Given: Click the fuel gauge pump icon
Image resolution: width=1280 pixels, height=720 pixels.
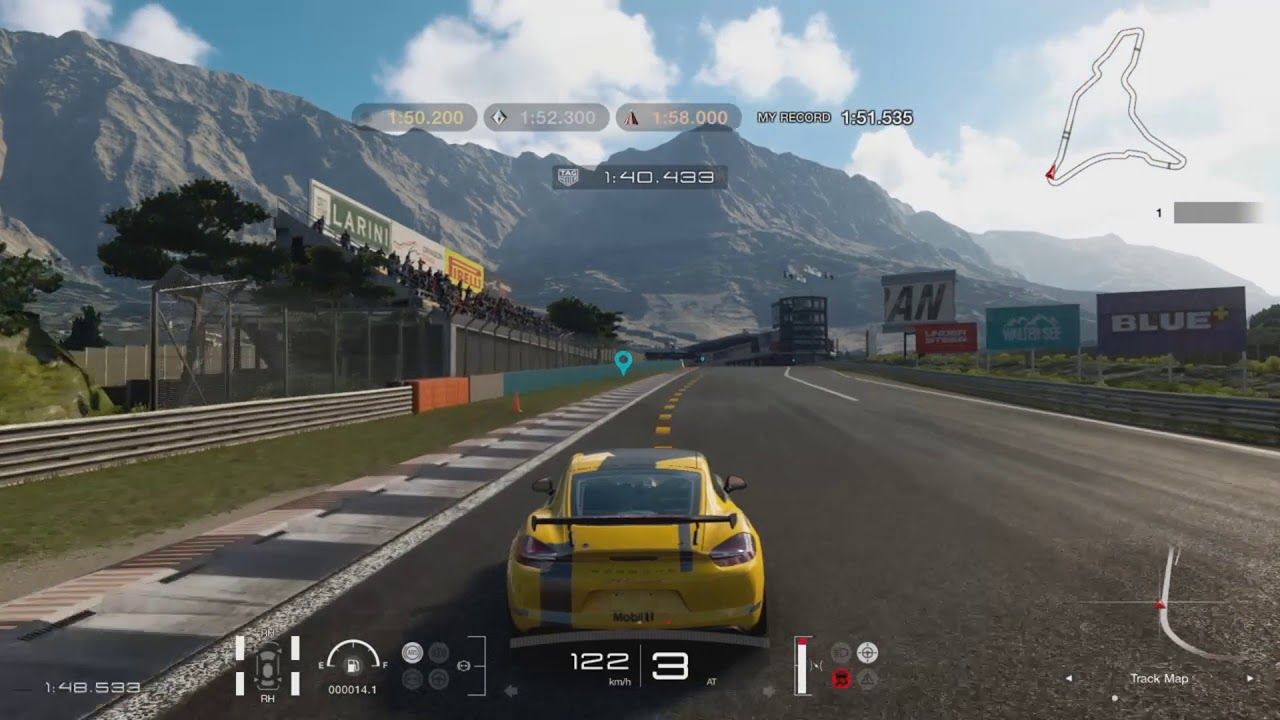Looking at the screenshot, I should coord(353,666).
